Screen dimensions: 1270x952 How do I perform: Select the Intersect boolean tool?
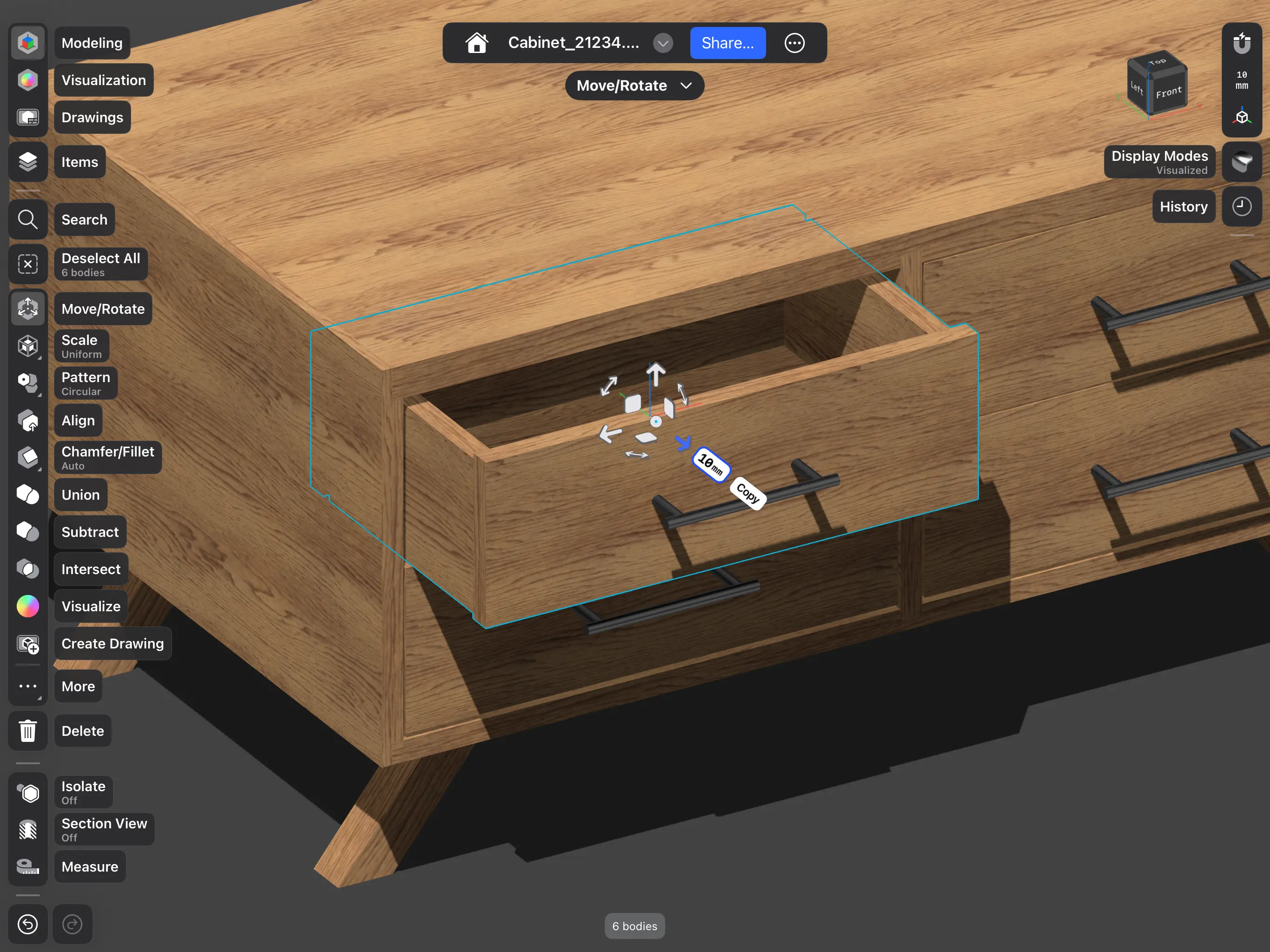pos(90,569)
